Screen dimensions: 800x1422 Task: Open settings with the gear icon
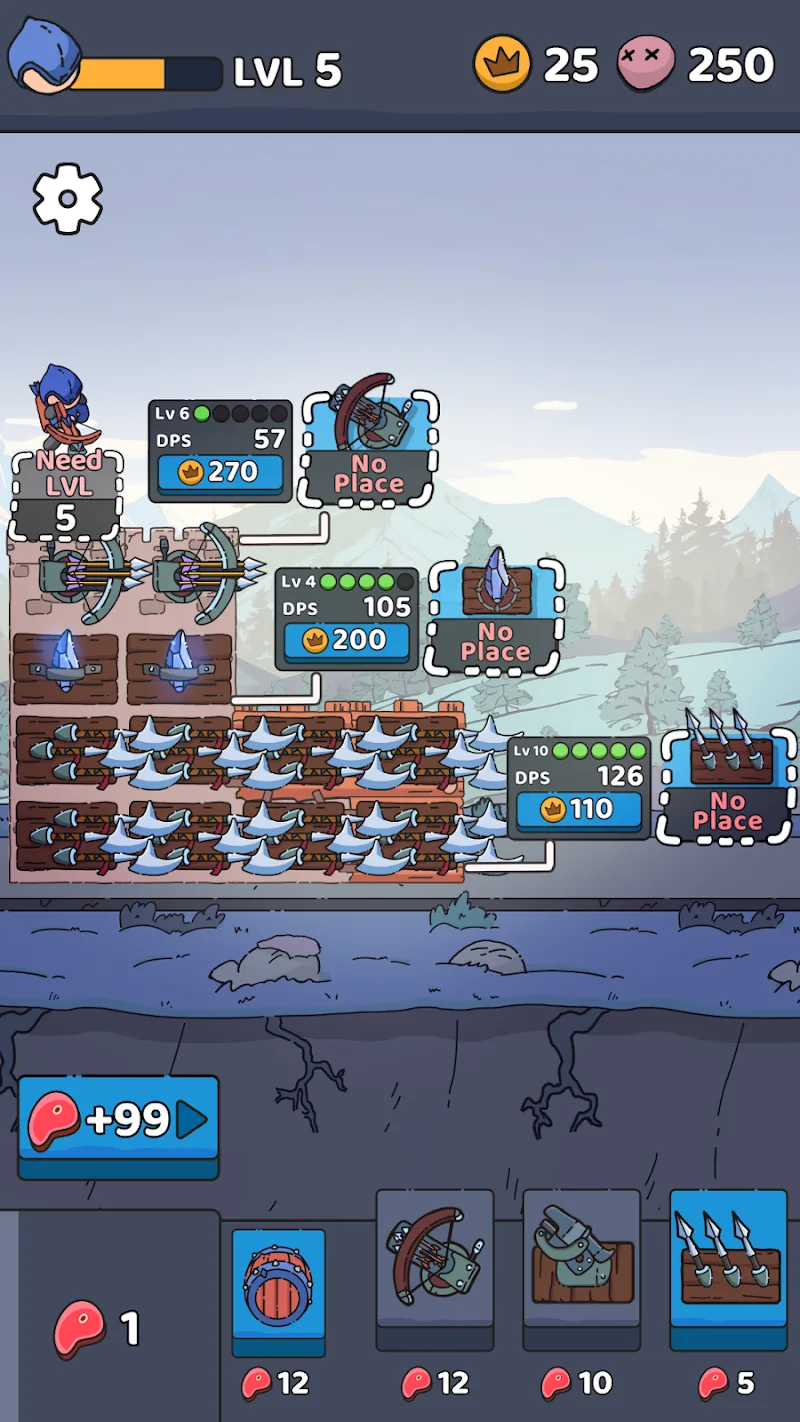68,199
